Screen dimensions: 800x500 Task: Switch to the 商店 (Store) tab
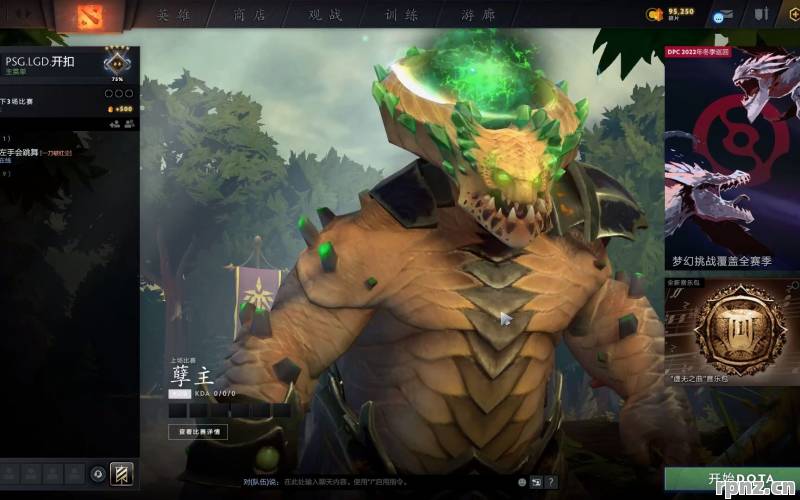pyautogui.click(x=249, y=15)
